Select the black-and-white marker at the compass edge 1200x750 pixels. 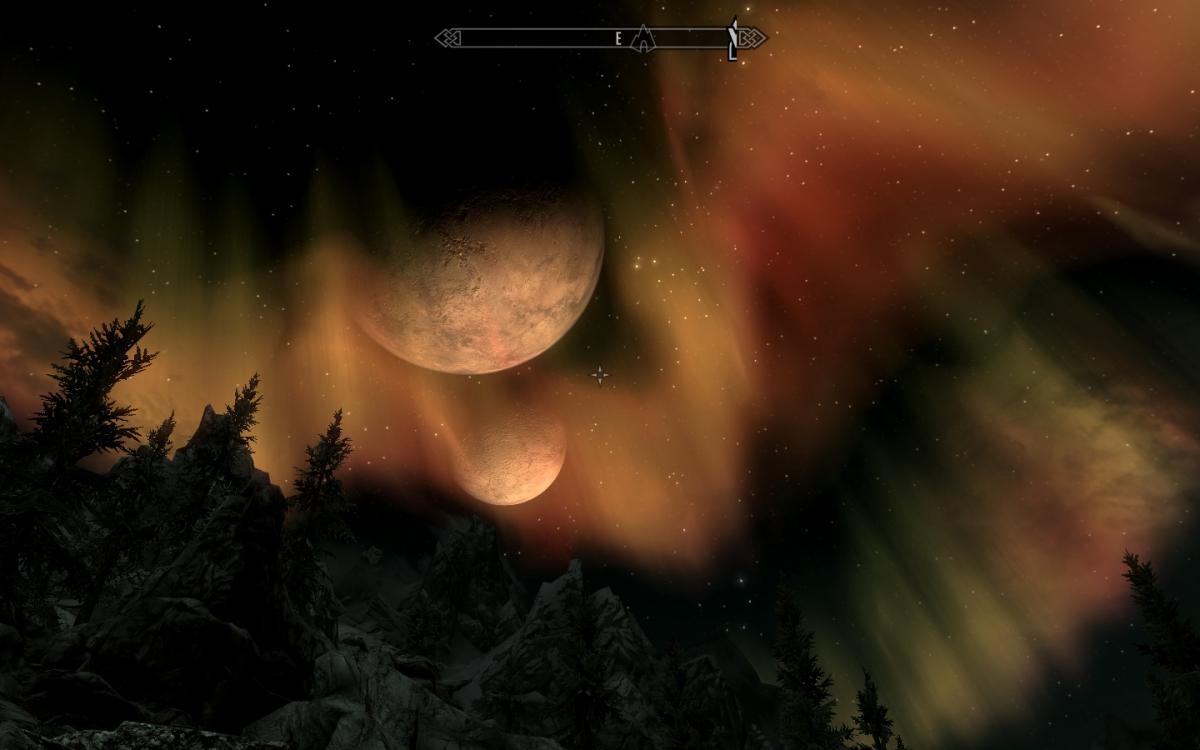pos(733,39)
